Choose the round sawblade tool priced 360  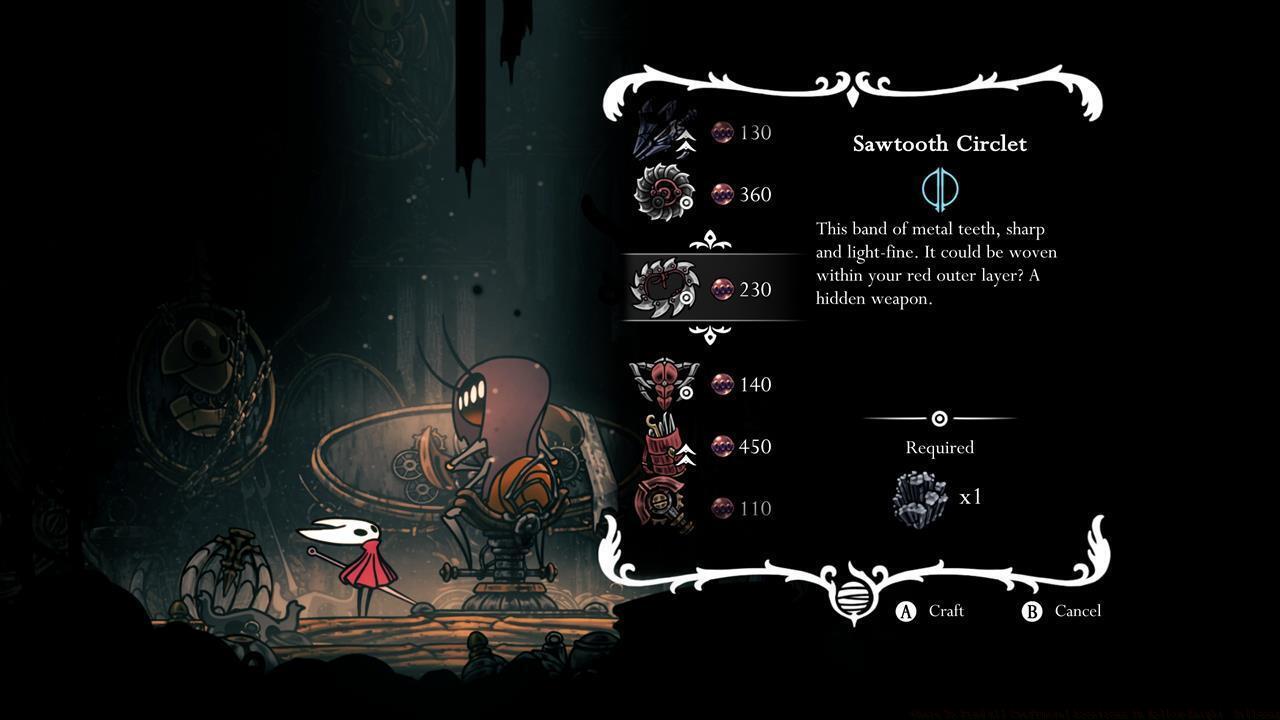click(x=703, y=194)
